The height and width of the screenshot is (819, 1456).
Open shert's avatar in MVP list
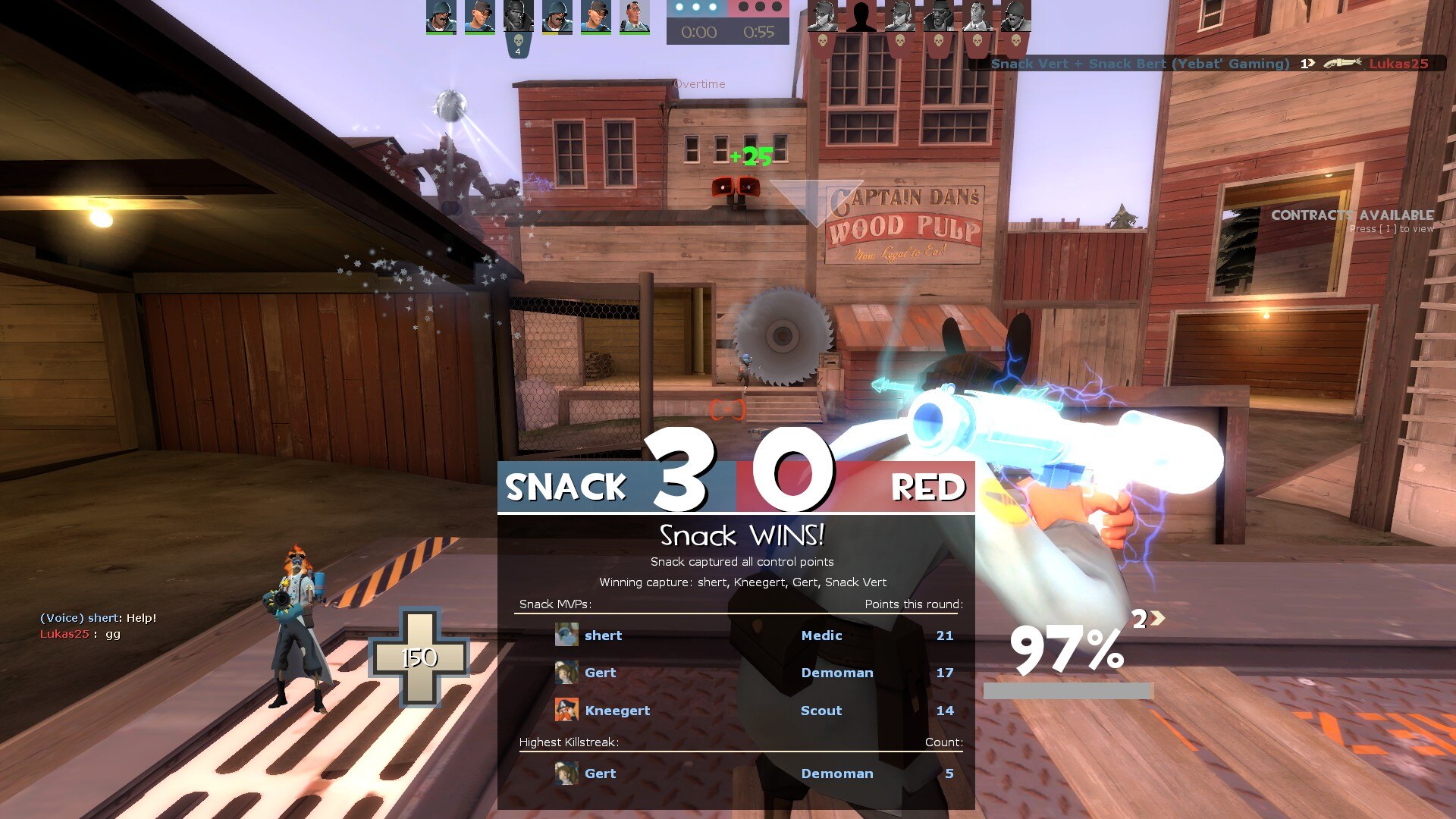(566, 635)
